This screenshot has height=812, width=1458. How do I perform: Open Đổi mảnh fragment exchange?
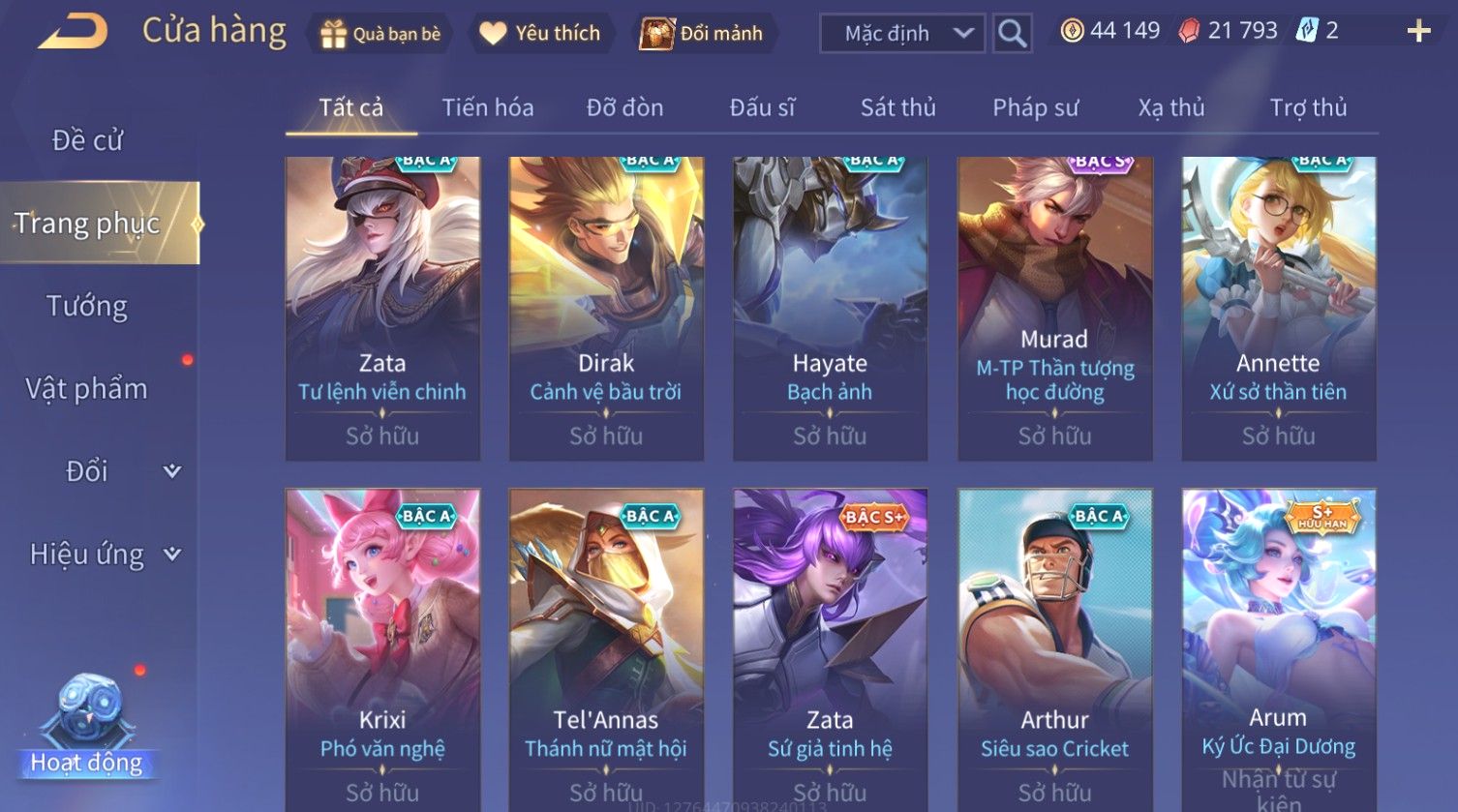[x=702, y=34]
